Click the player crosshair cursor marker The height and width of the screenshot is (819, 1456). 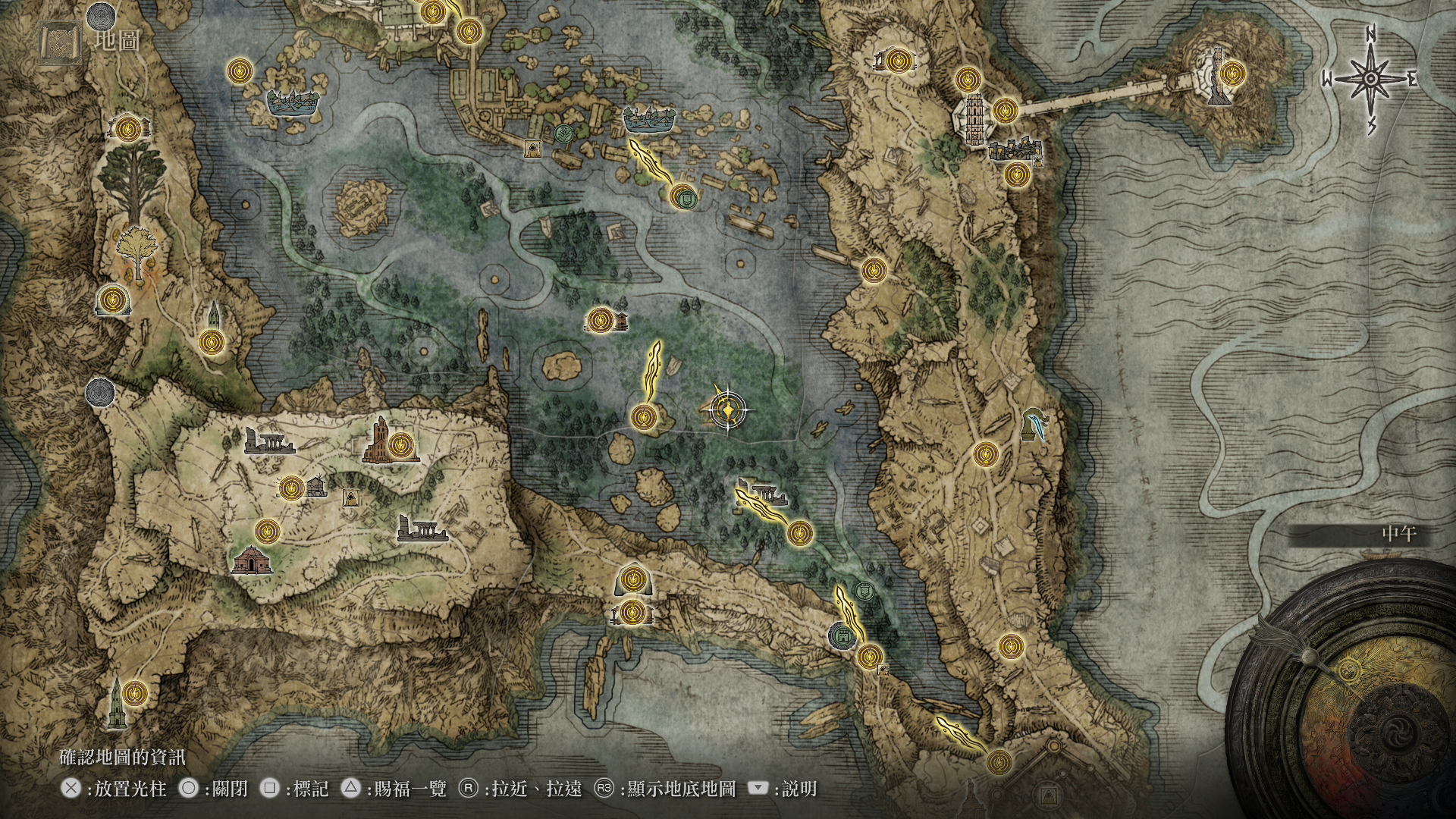pos(727,410)
